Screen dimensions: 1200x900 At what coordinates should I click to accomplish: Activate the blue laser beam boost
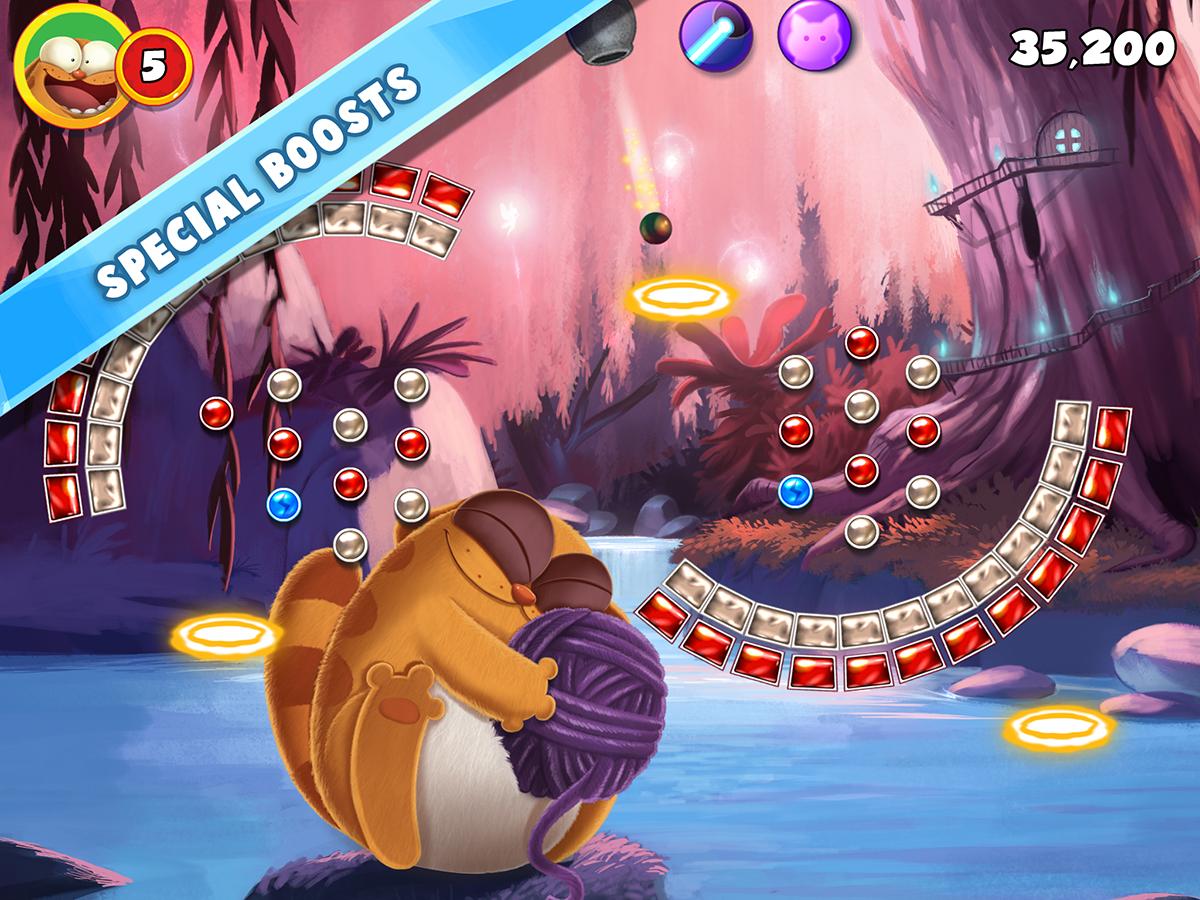[715, 35]
